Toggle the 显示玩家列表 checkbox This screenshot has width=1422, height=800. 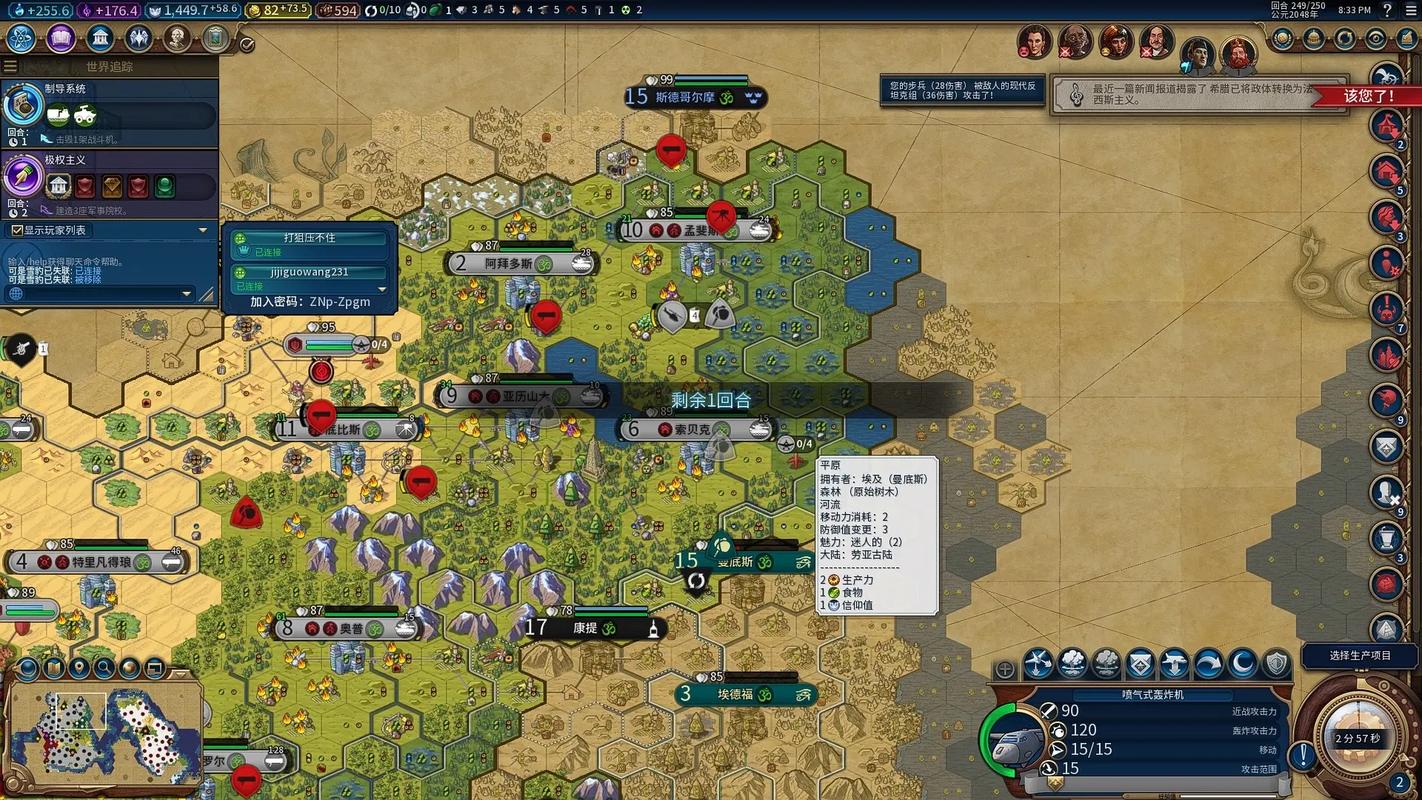tap(17, 230)
